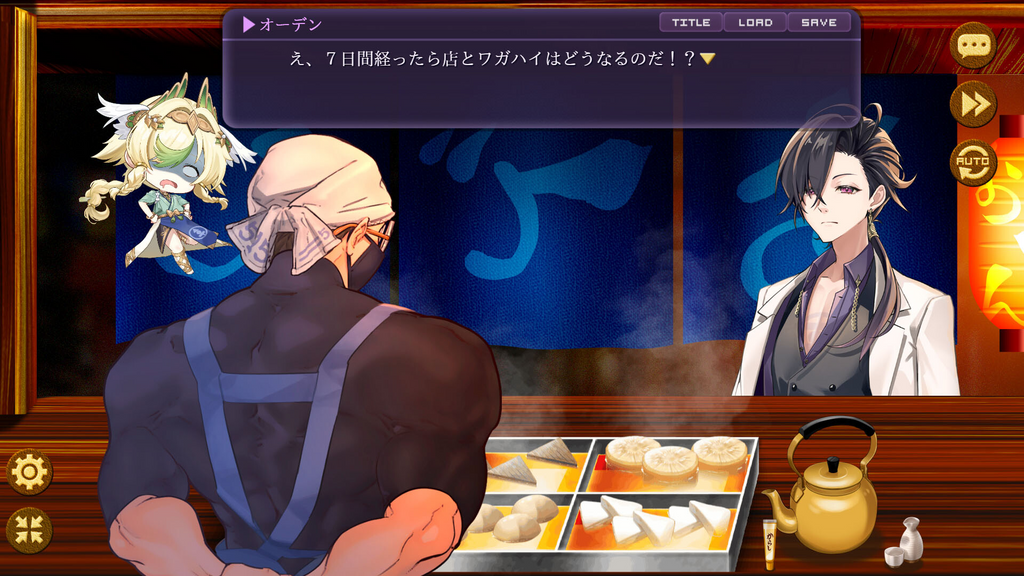Open the SAVE menu

(x=818, y=22)
